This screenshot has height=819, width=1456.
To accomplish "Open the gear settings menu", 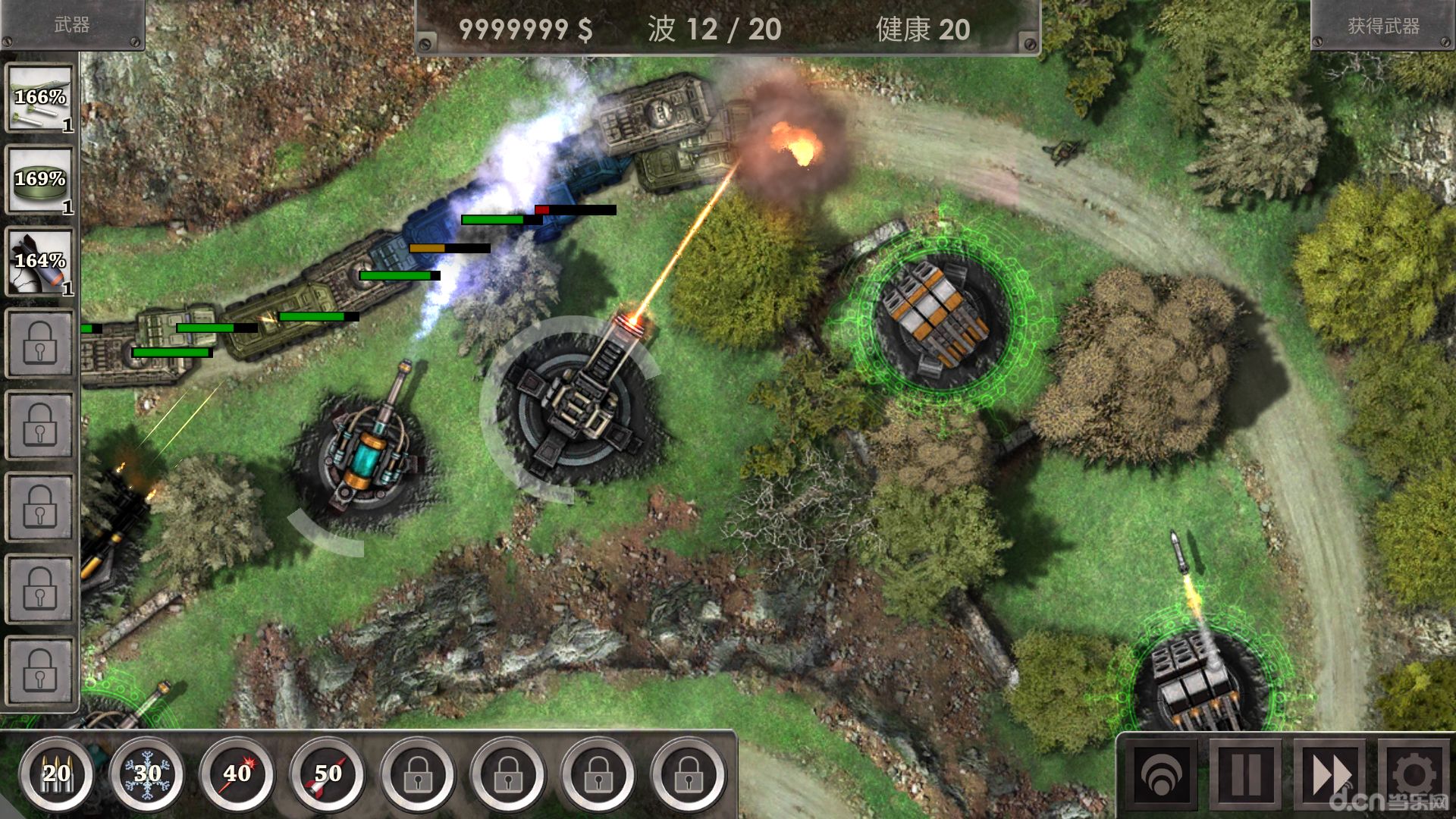I will [1414, 775].
